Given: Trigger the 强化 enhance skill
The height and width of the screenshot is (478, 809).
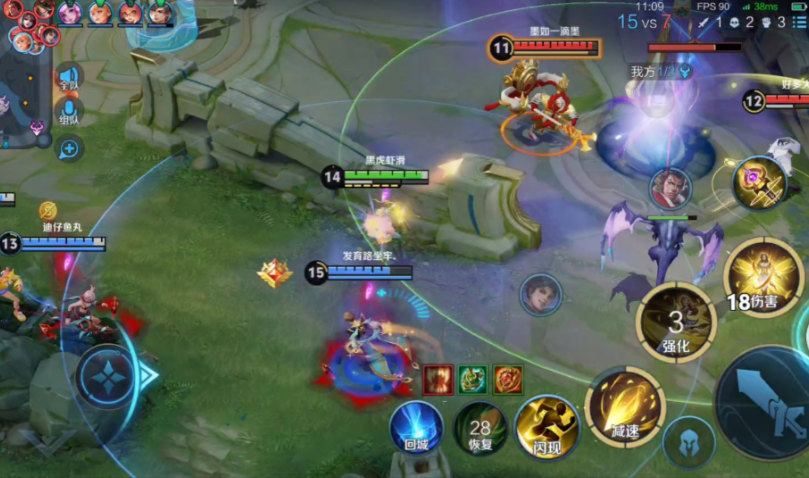Looking at the screenshot, I should pyautogui.click(x=676, y=323).
